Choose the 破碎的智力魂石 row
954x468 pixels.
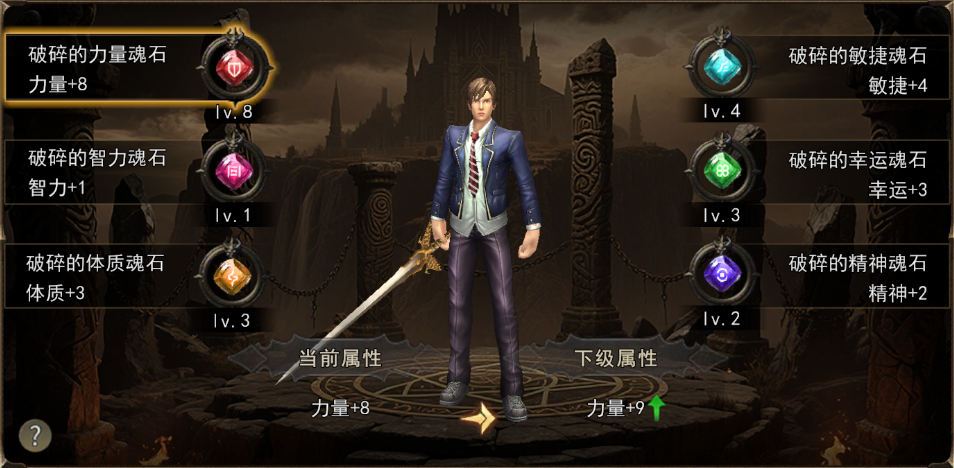(100, 172)
